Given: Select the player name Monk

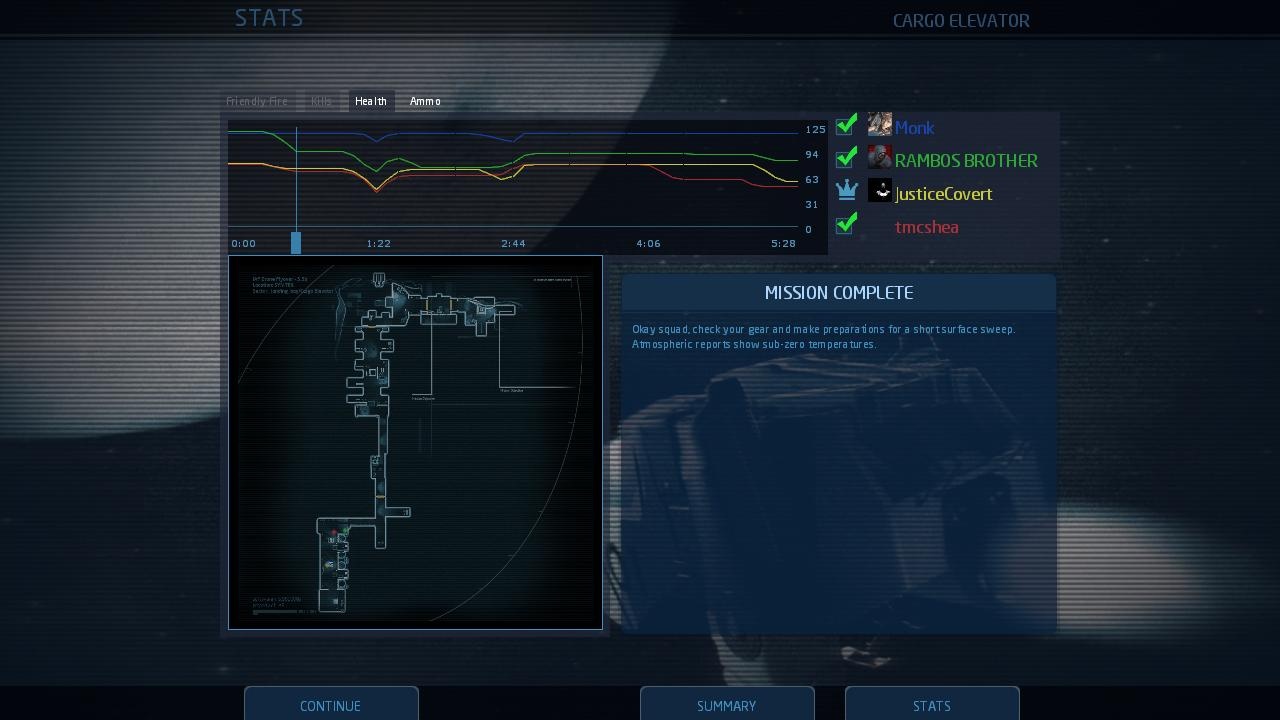Looking at the screenshot, I should [914, 127].
